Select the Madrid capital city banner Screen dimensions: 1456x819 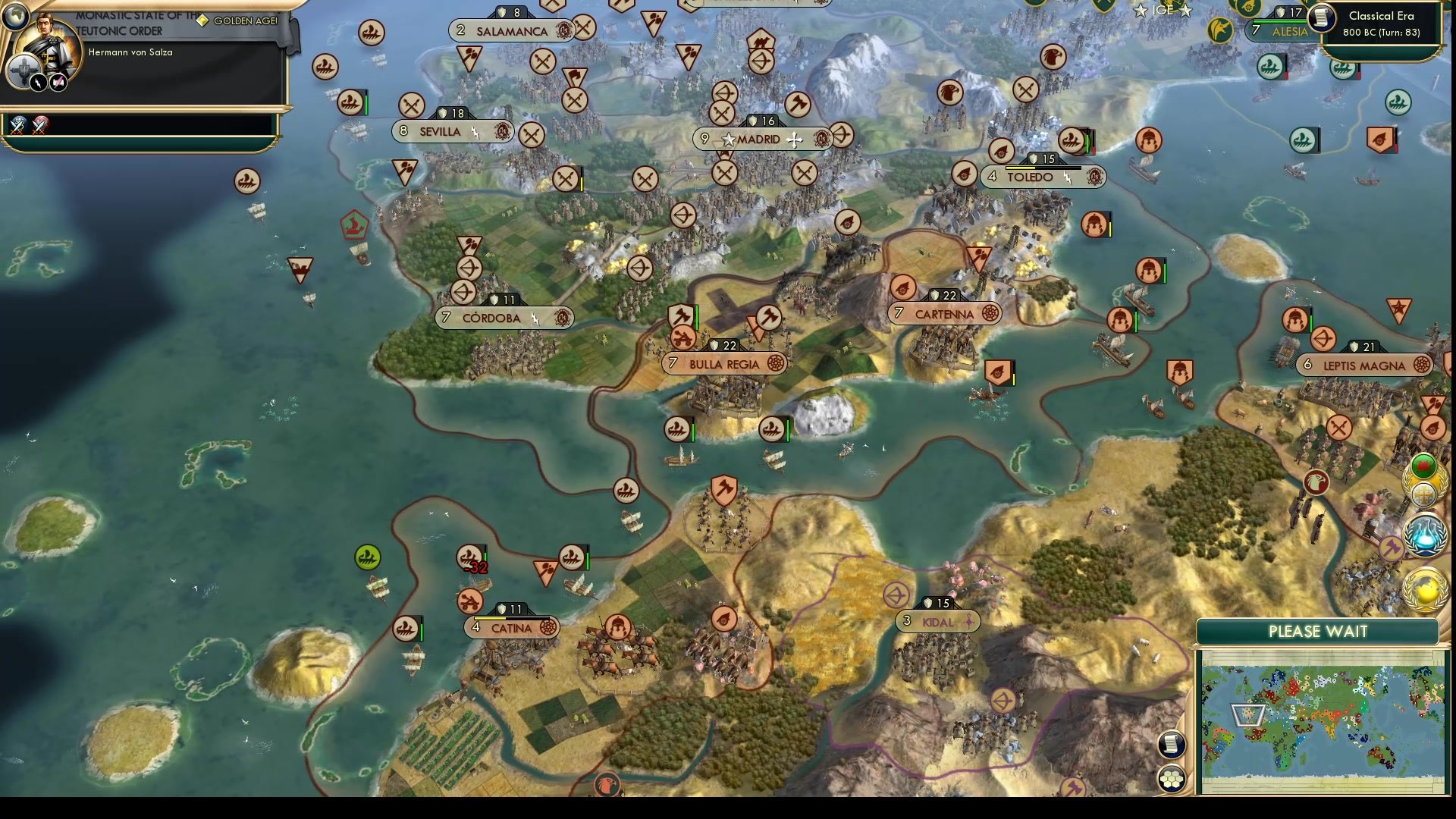pos(761,139)
